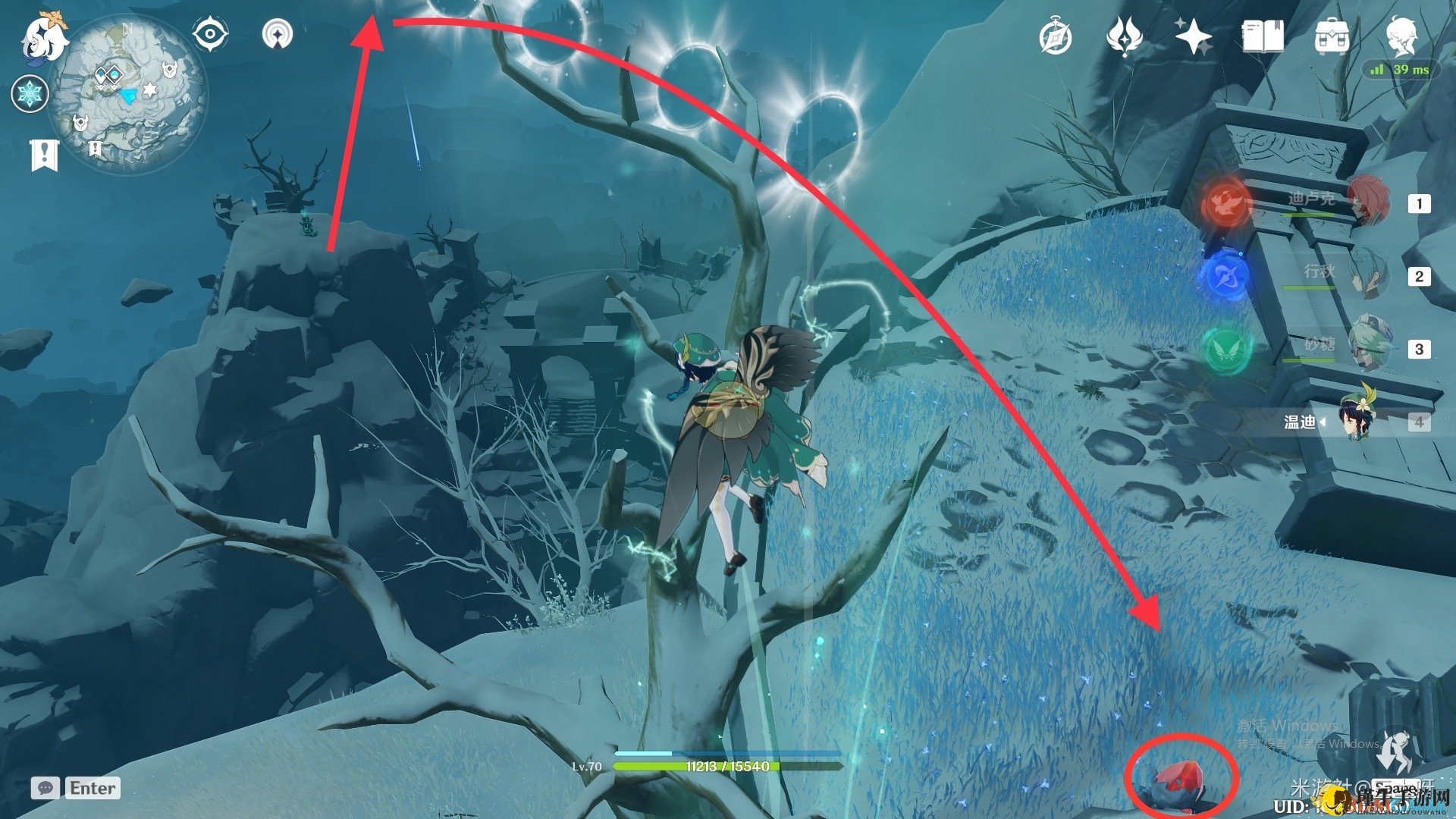Open the battle pass icon
1456x819 pixels.
pos(1124,36)
